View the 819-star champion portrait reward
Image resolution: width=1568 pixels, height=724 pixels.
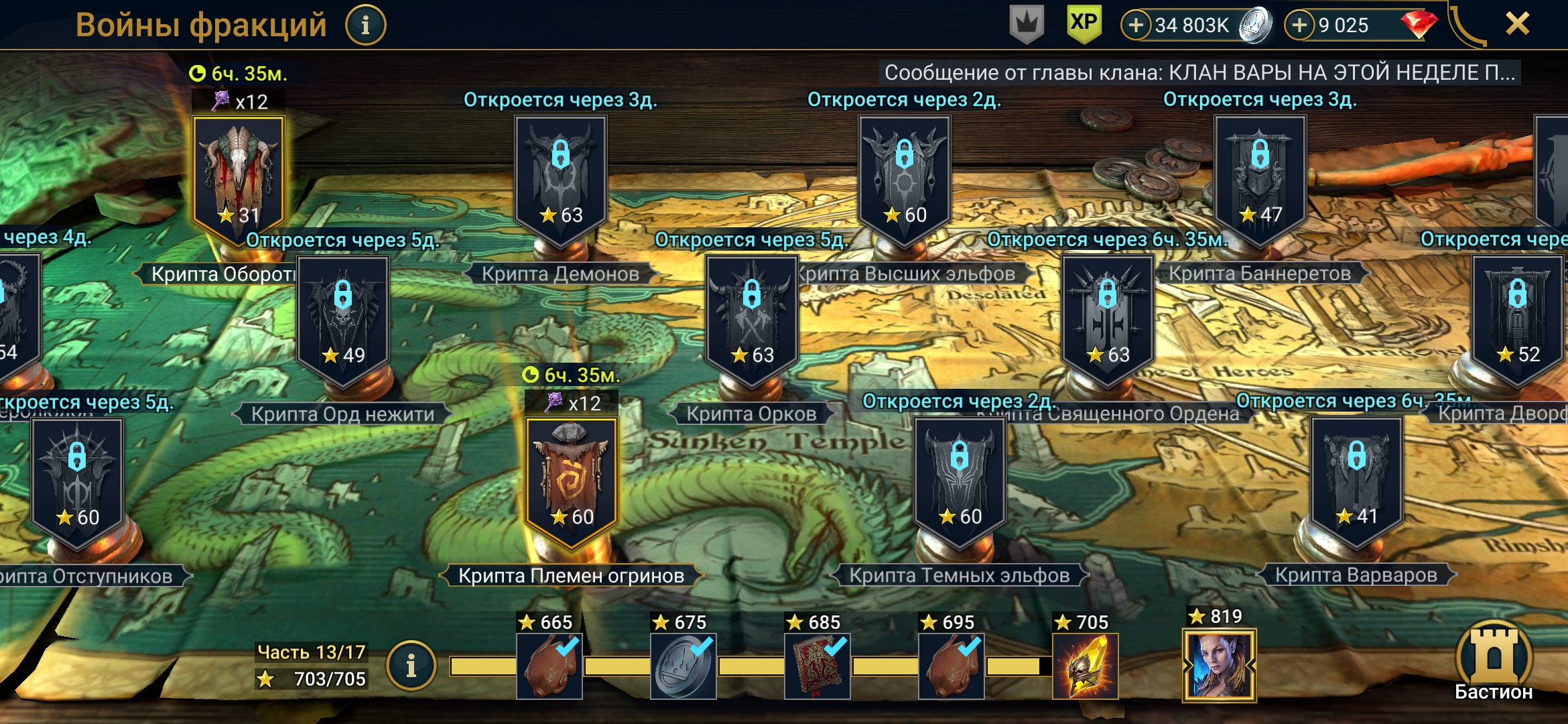(x=1219, y=665)
